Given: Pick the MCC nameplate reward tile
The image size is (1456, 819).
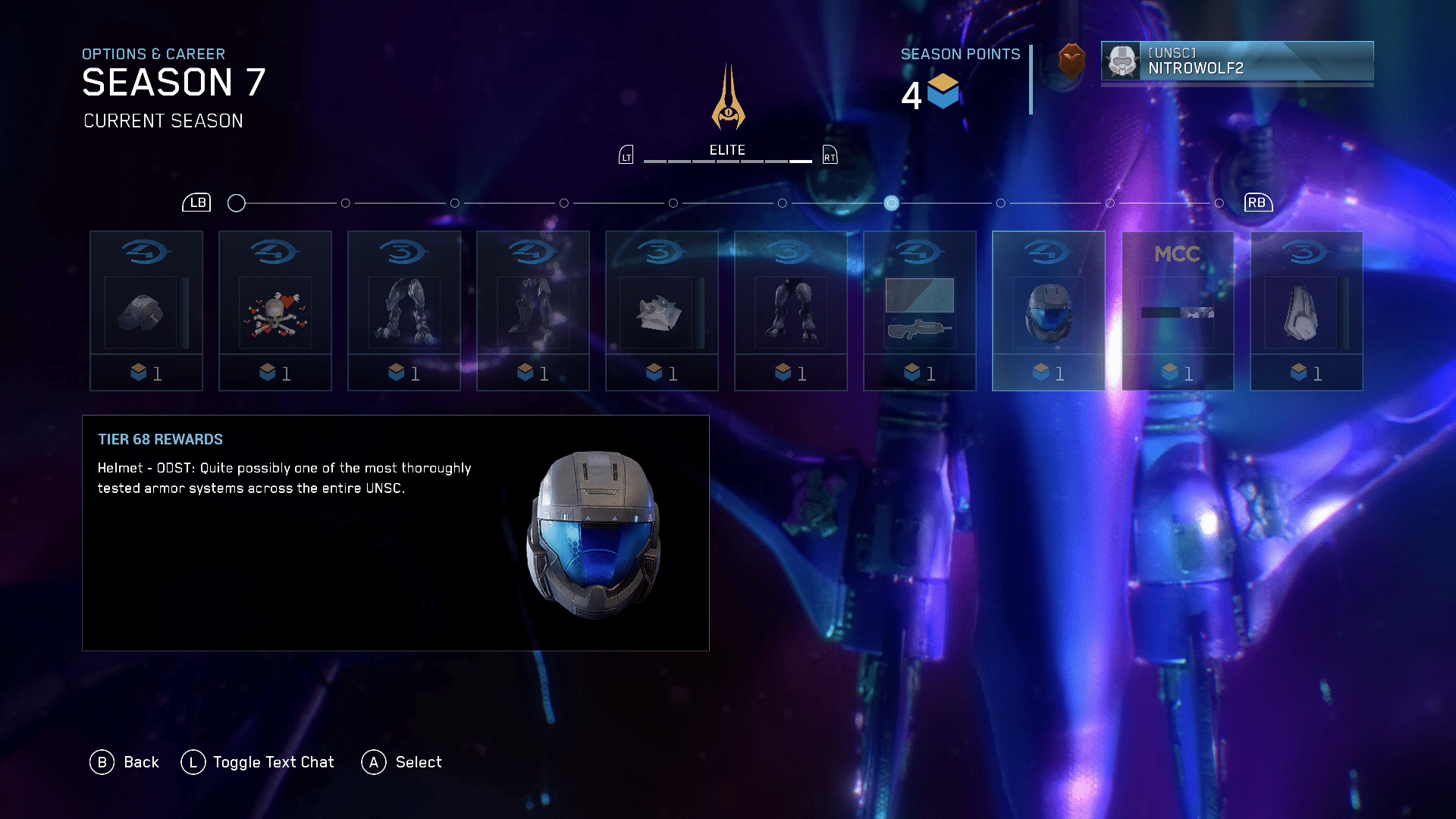Looking at the screenshot, I should [1177, 311].
